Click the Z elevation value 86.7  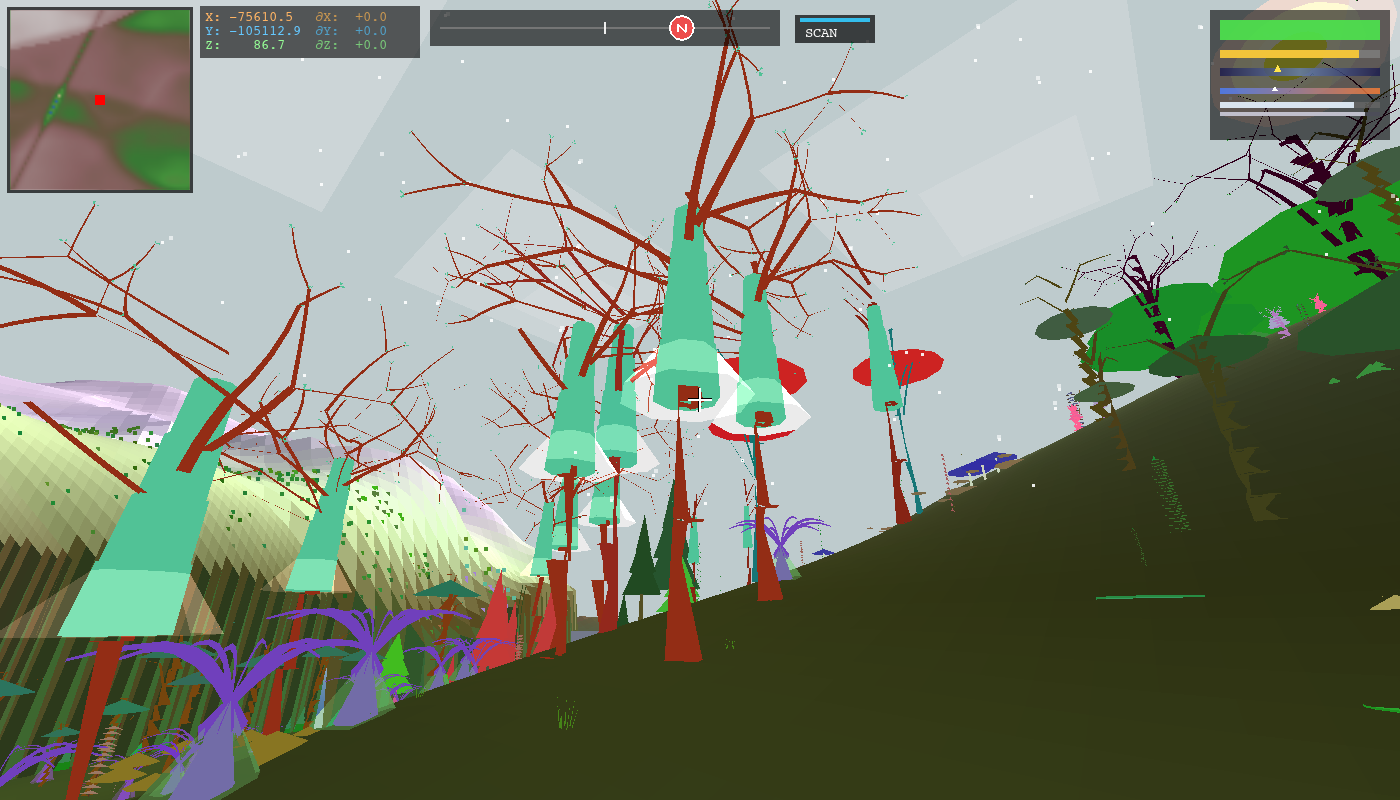point(267,42)
